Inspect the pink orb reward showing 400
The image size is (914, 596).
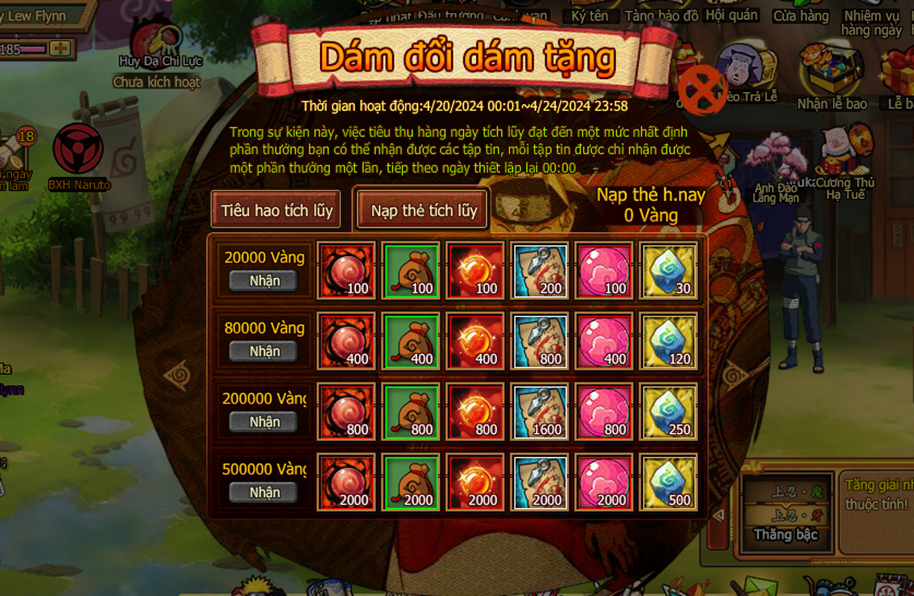coord(604,341)
